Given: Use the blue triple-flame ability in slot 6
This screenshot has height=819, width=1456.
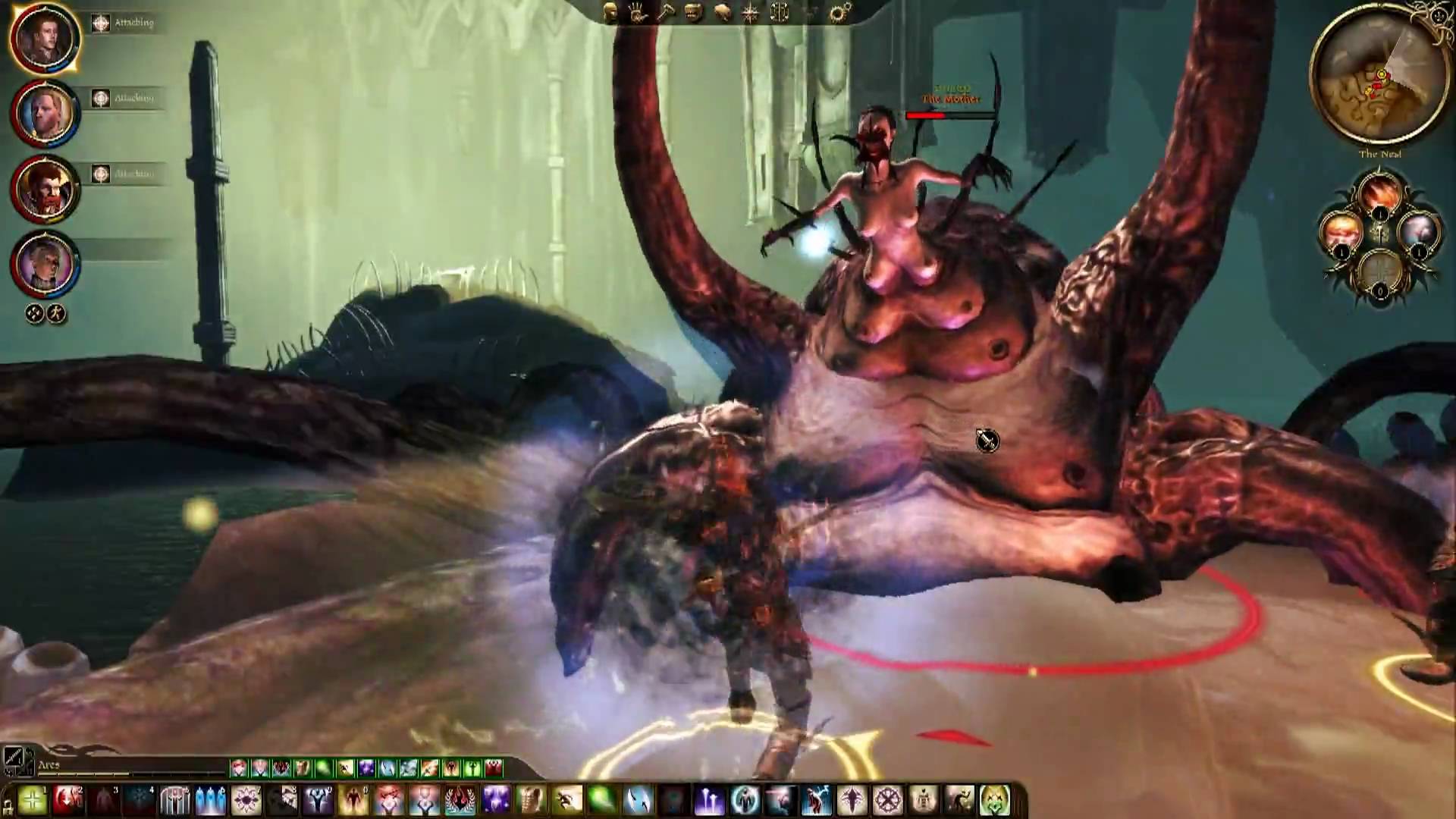Looking at the screenshot, I should pos(211,800).
